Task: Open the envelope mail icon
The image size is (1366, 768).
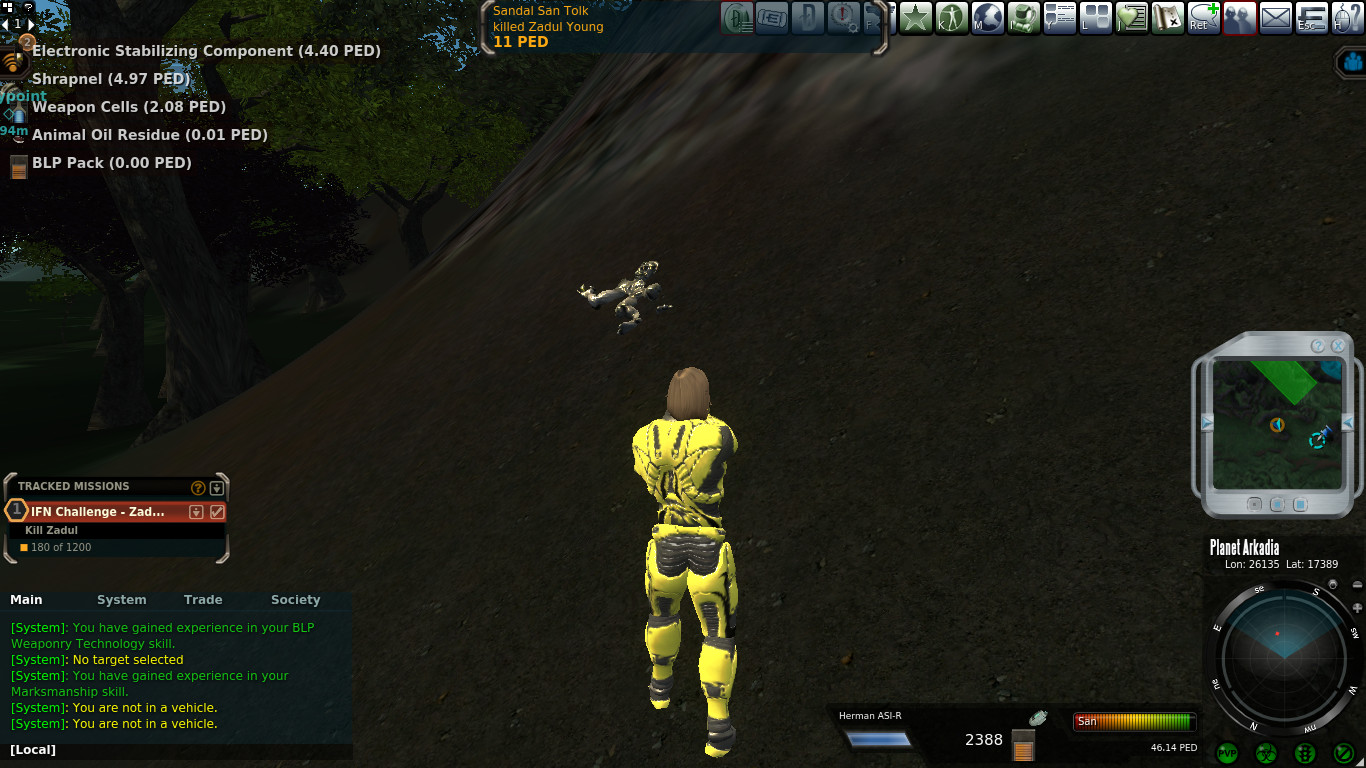Action: (1275, 18)
